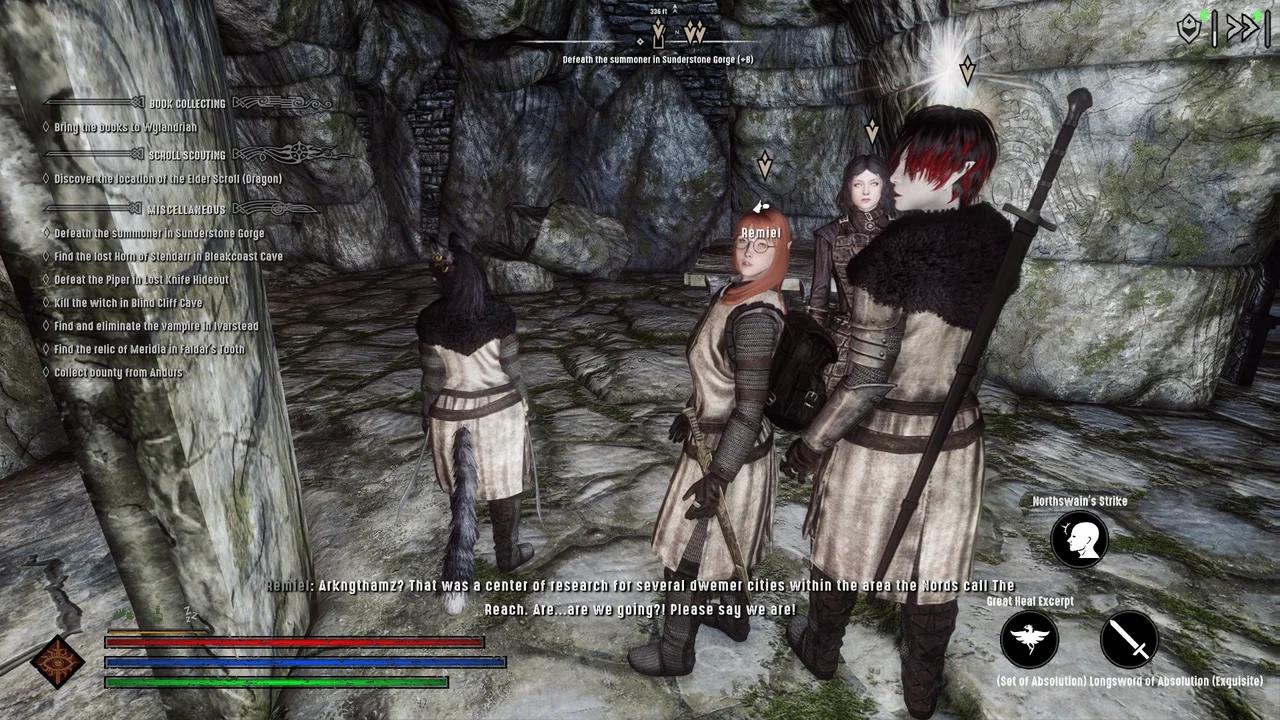
Task: Click the Collect bounty from Andurs entry
Action: click(120, 371)
